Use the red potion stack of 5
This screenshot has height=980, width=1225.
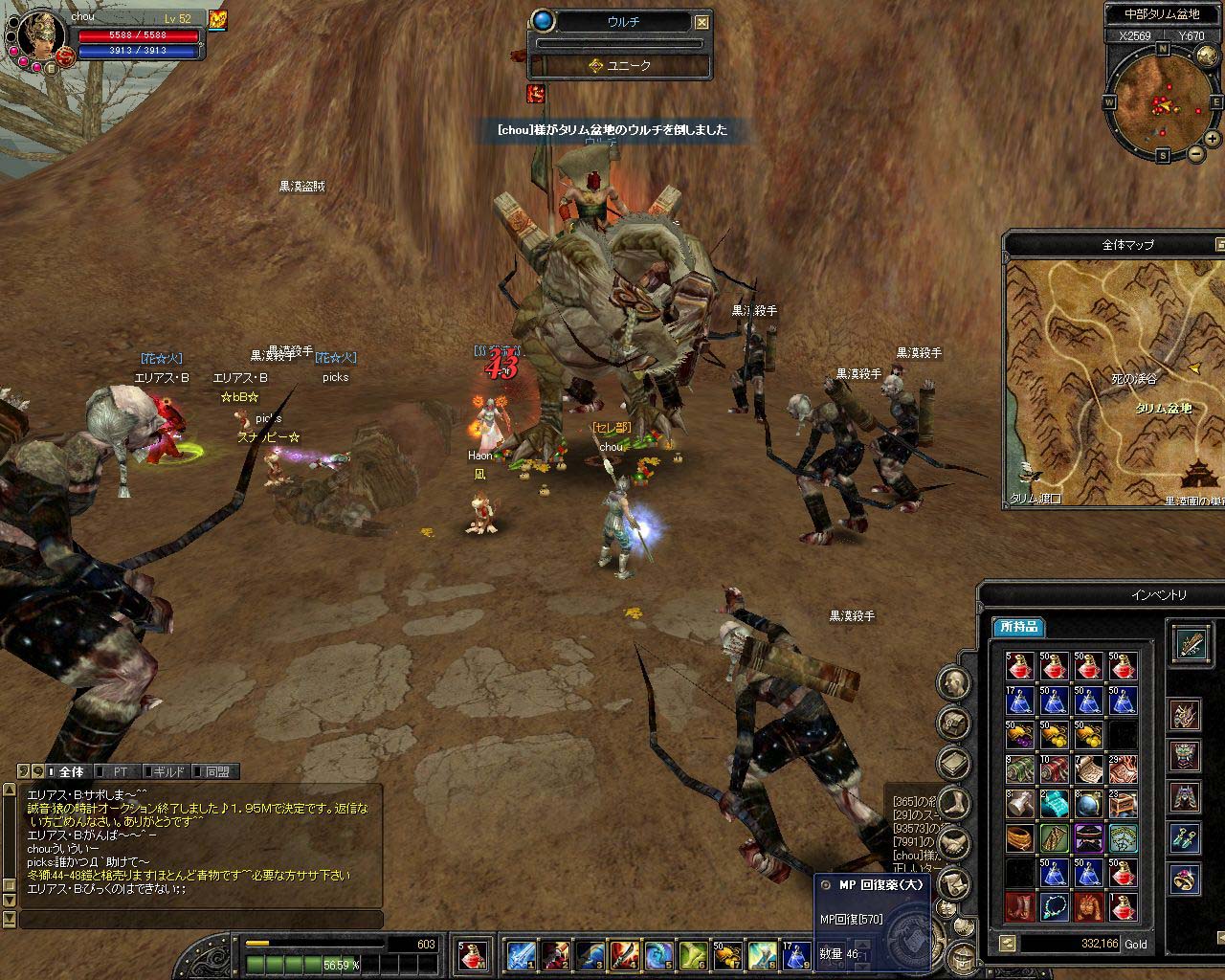(x=1020, y=666)
